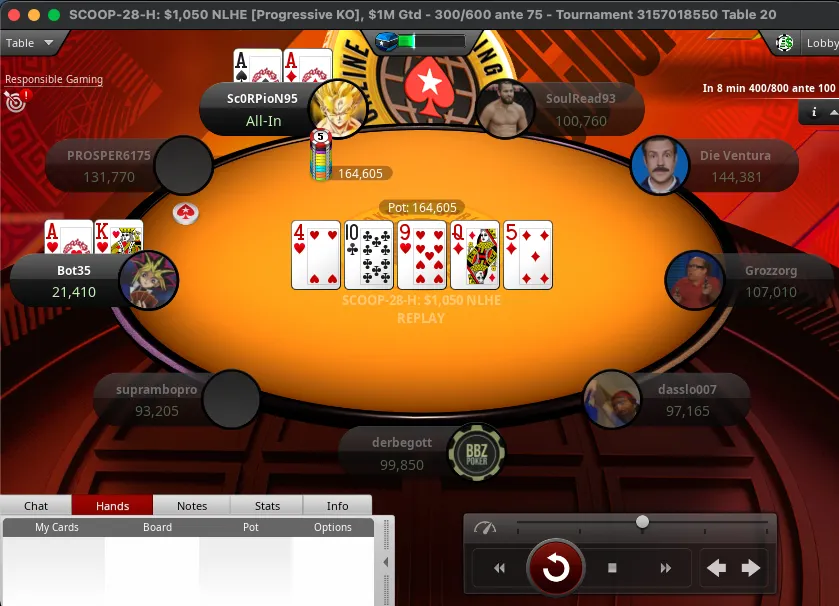Adjust the replay speed slider handle
The height and width of the screenshot is (606, 839).
point(642,522)
